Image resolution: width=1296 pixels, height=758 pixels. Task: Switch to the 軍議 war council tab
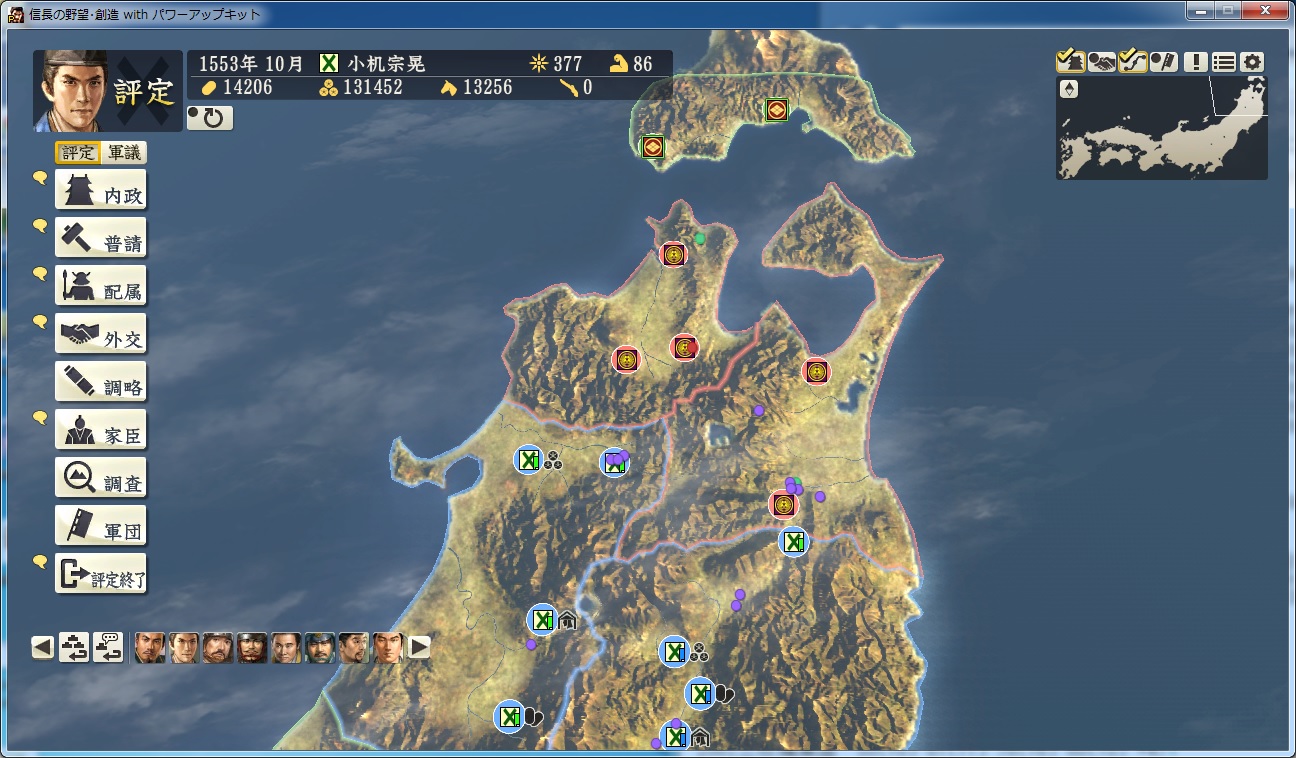click(x=124, y=153)
